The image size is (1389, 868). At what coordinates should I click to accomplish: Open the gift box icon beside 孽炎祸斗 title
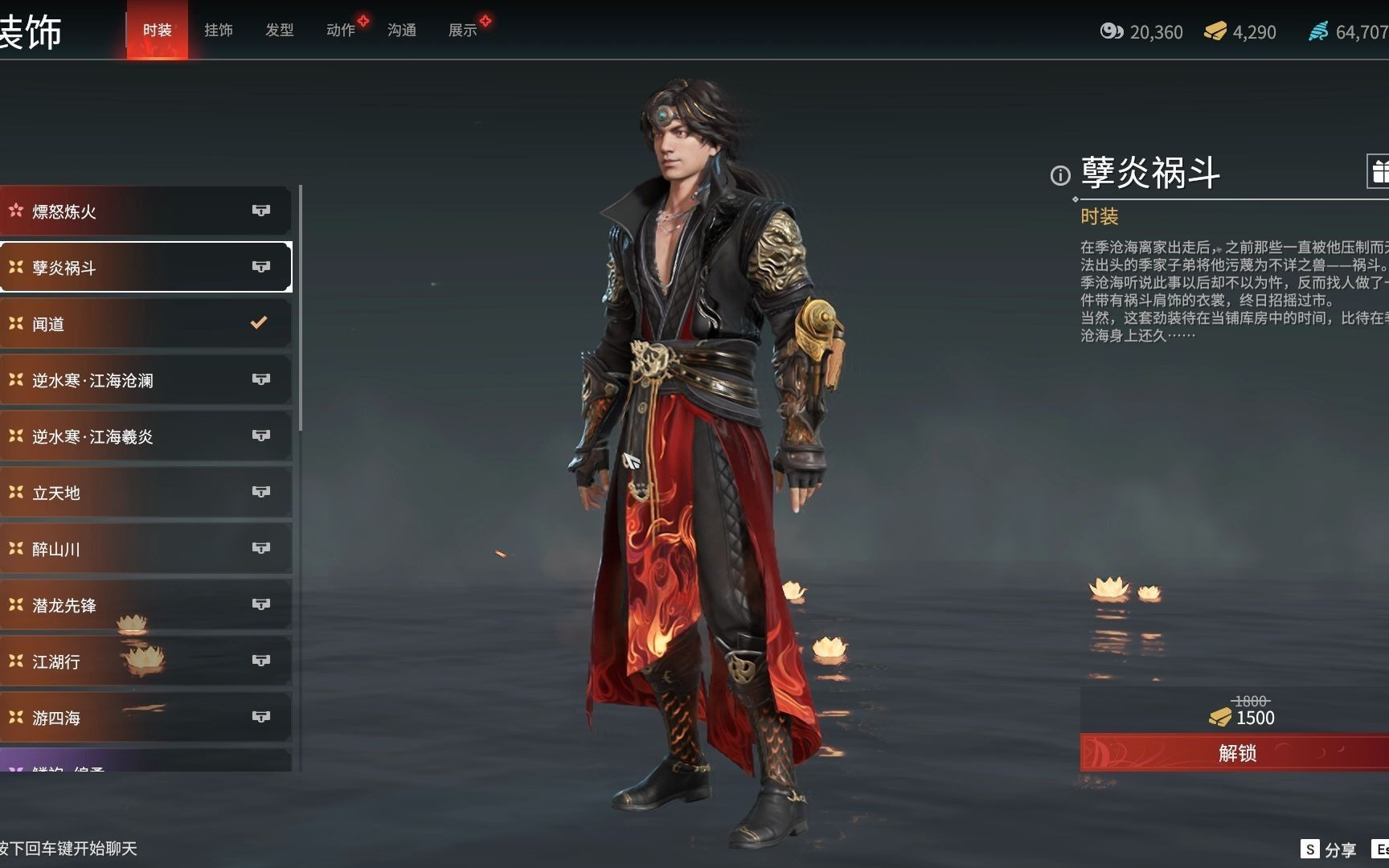pos(1381,171)
